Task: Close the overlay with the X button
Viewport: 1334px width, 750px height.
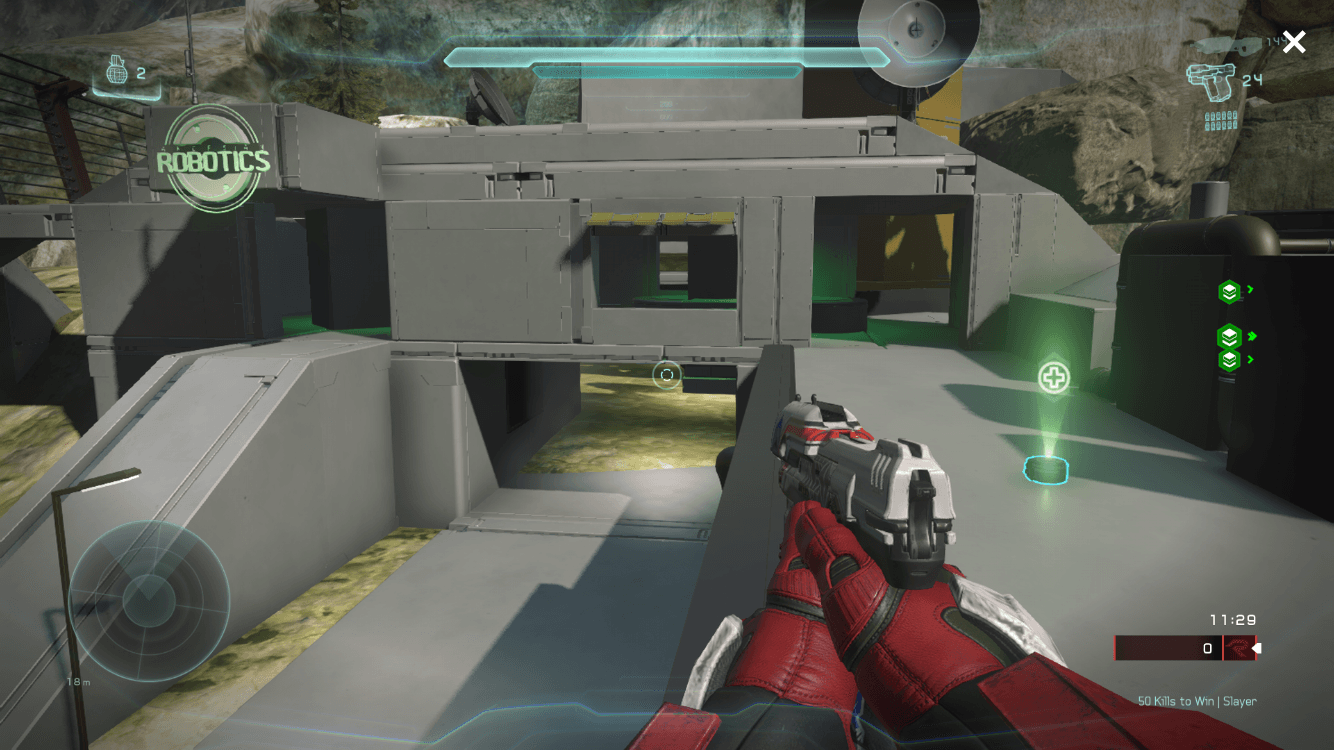Action: [x=1294, y=42]
